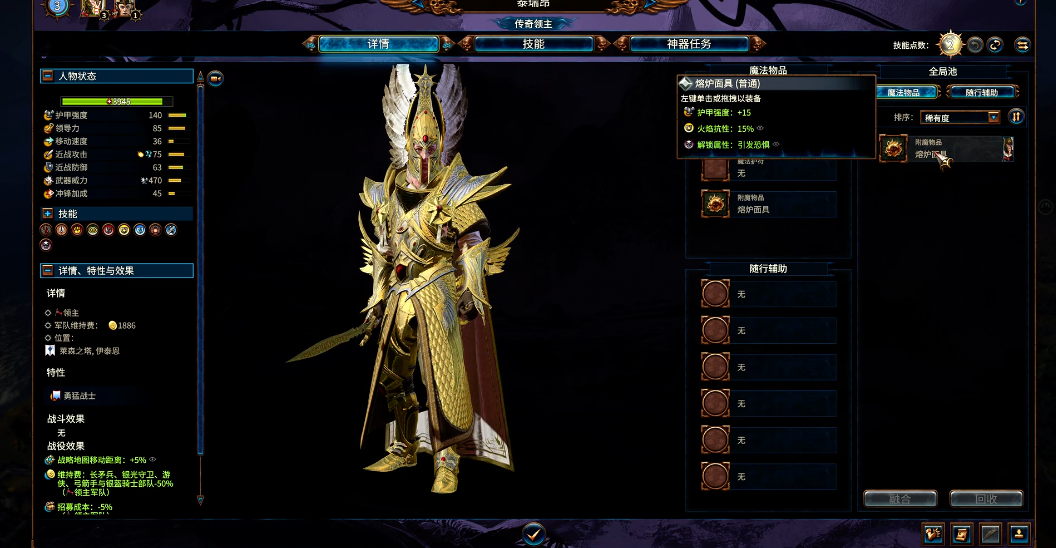
Task: Collapse the 人物状态 character status section
Action: (47, 76)
